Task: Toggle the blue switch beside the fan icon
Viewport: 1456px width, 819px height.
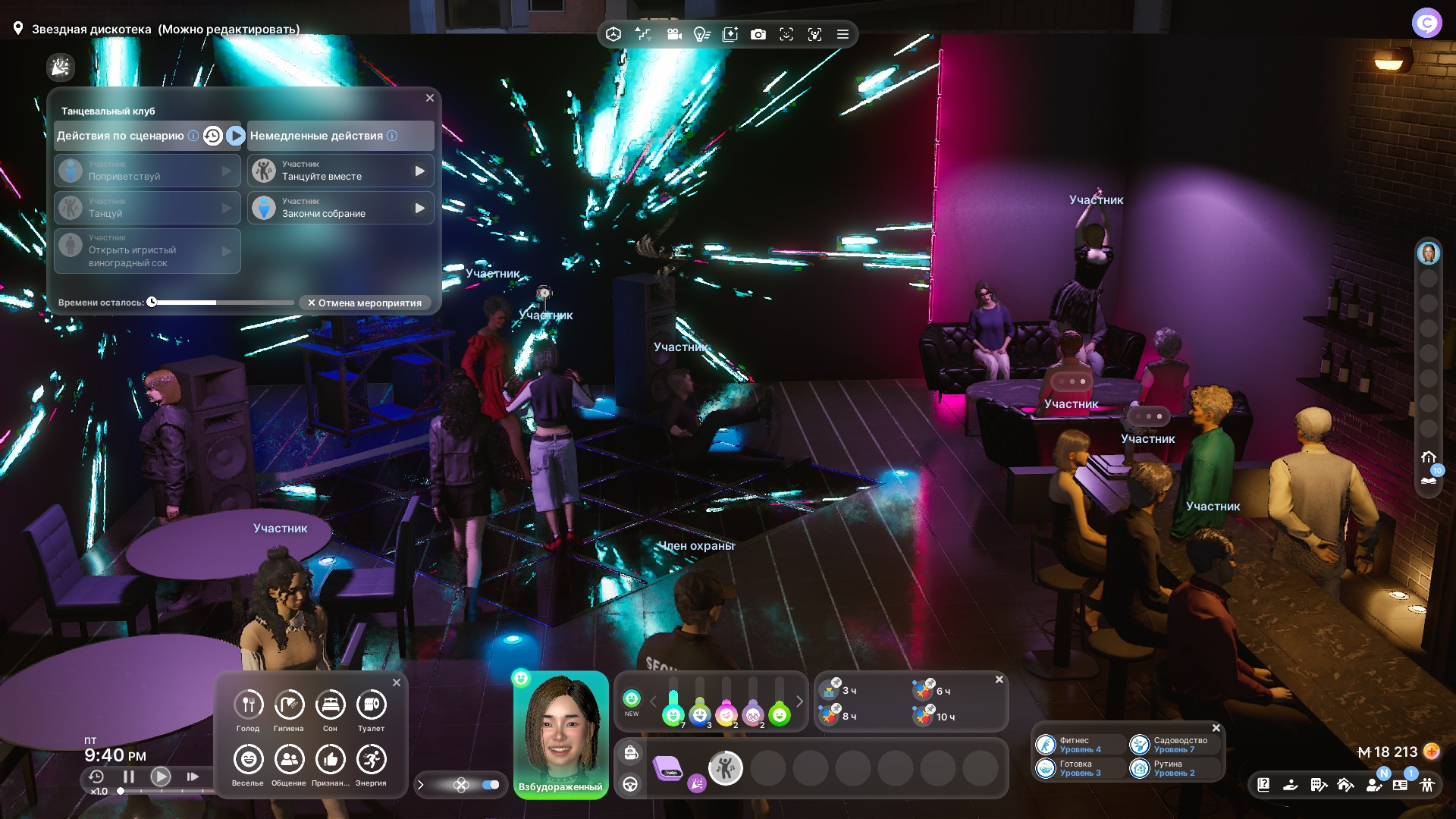Action: (491, 785)
